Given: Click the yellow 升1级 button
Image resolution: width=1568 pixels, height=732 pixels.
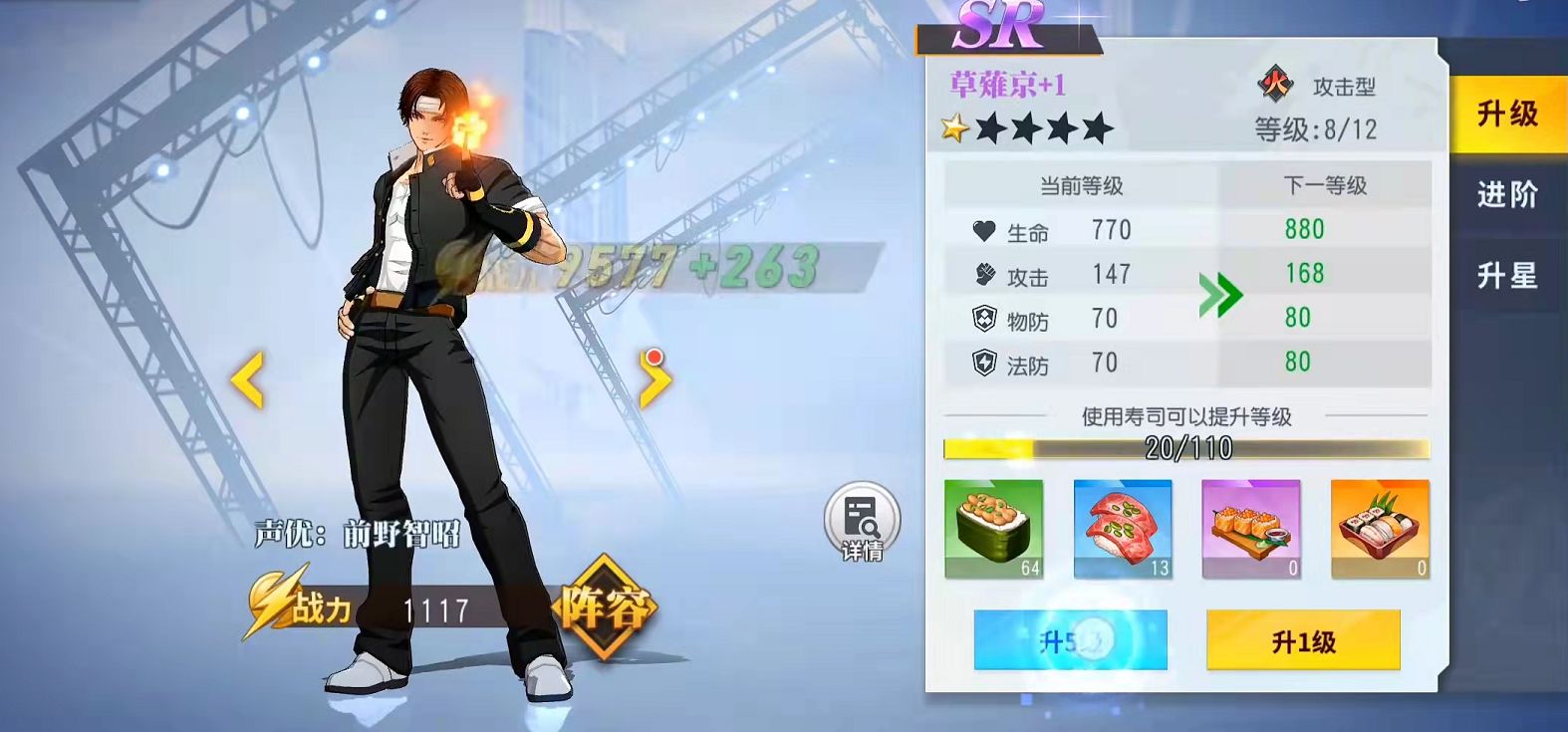Looking at the screenshot, I should click(x=1302, y=641).
